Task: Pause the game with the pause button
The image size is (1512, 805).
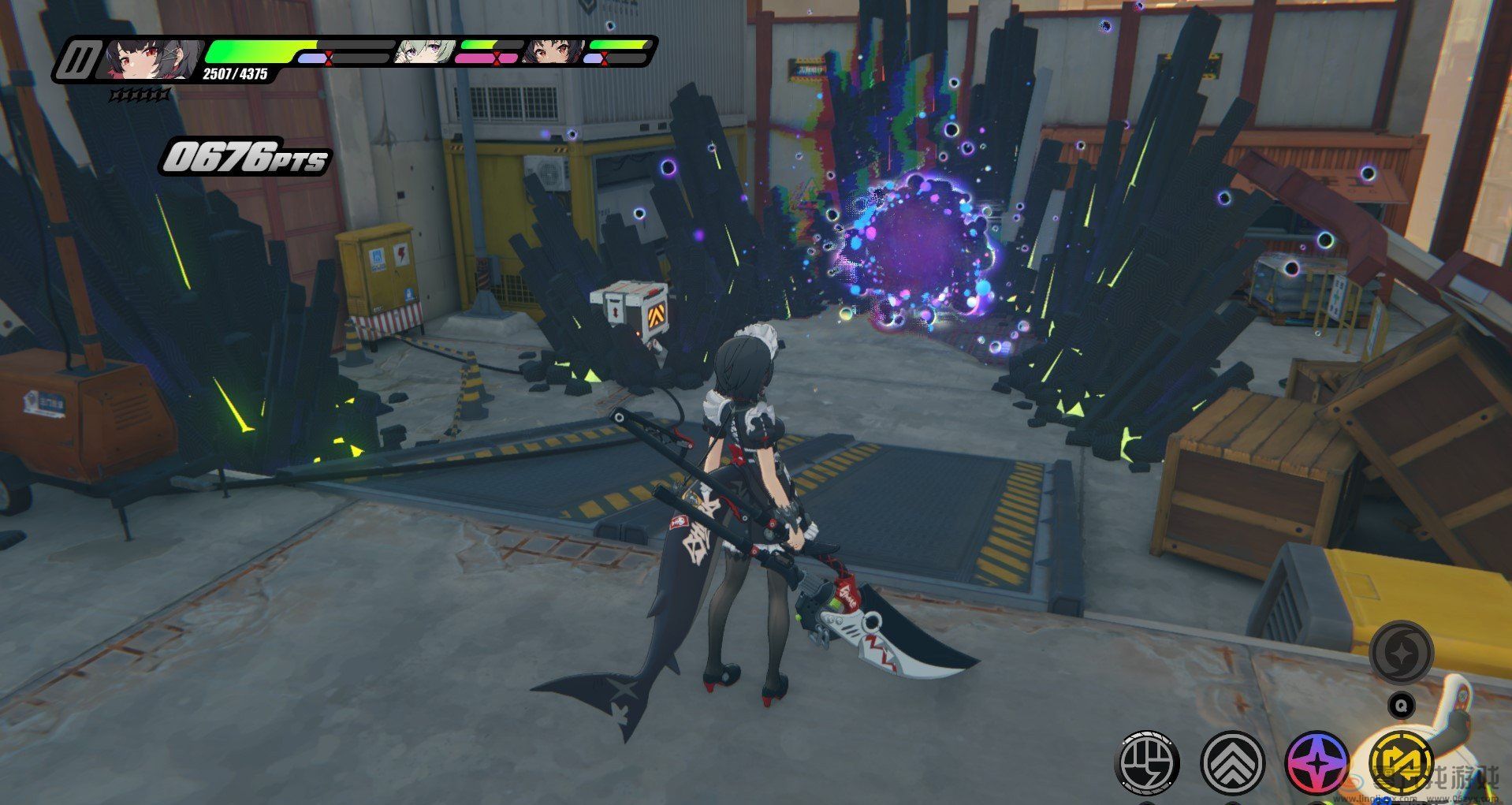Action: click(79, 59)
